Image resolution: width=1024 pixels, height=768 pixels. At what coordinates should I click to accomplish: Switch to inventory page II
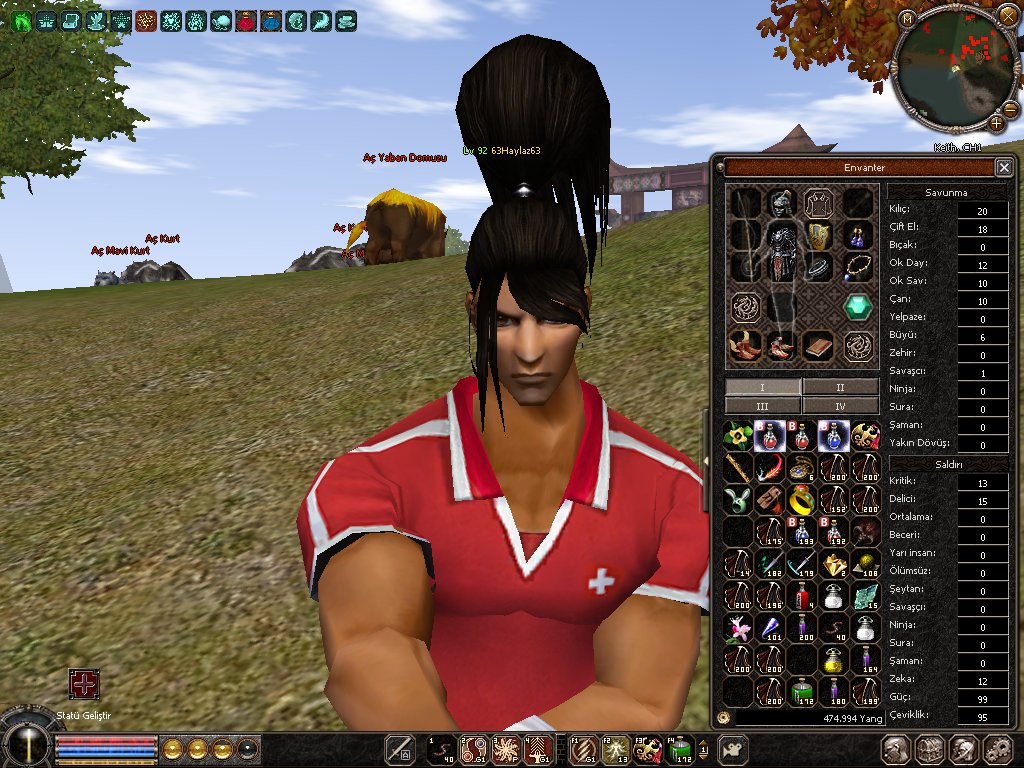click(840, 387)
